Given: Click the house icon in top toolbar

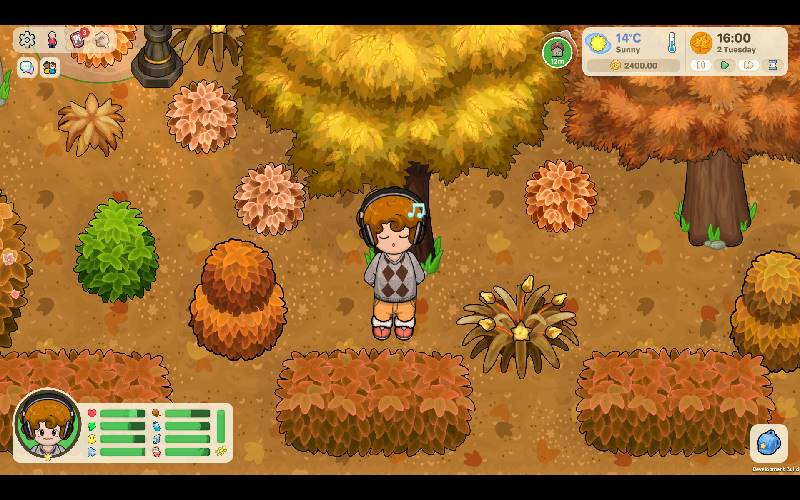Looking at the screenshot, I should coord(102,40).
